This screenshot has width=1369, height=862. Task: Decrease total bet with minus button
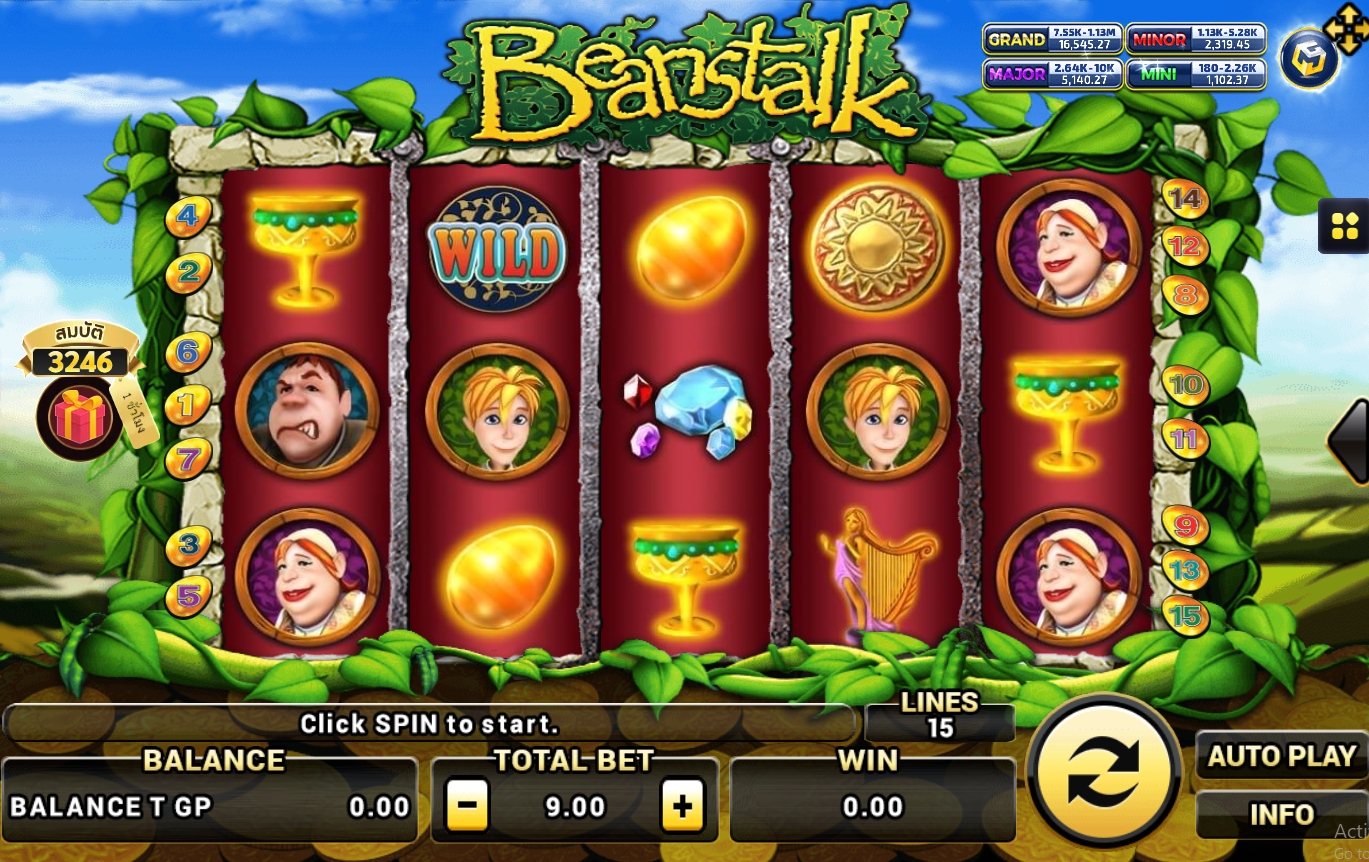(x=466, y=806)
